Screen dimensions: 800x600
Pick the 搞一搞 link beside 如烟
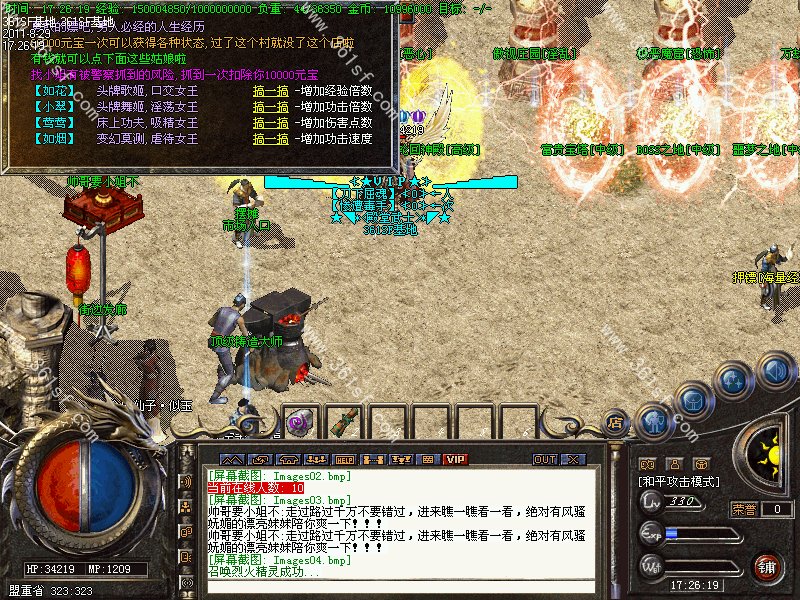[271, 139]
